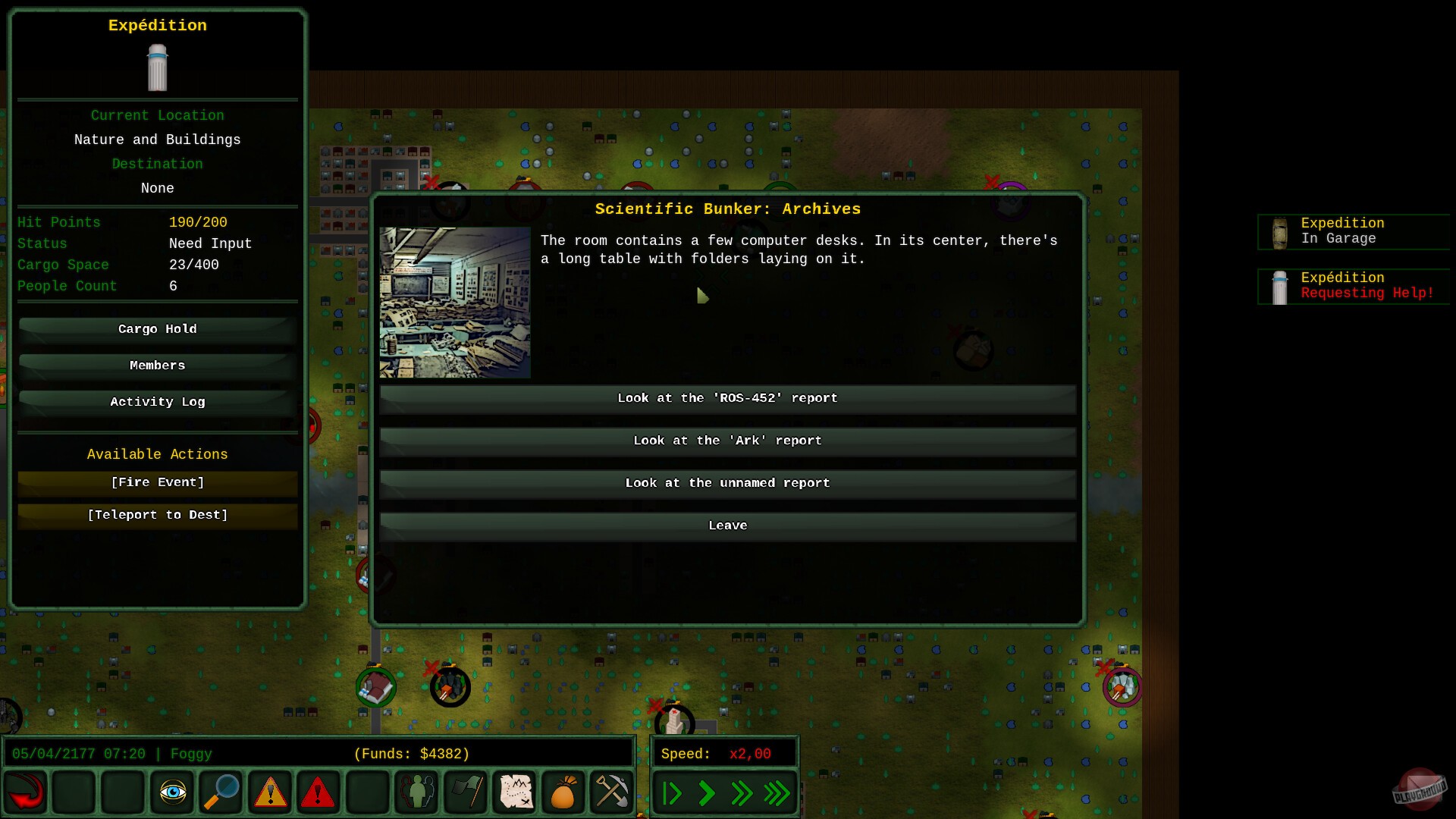Open the treasure map icon

(514, 792)
